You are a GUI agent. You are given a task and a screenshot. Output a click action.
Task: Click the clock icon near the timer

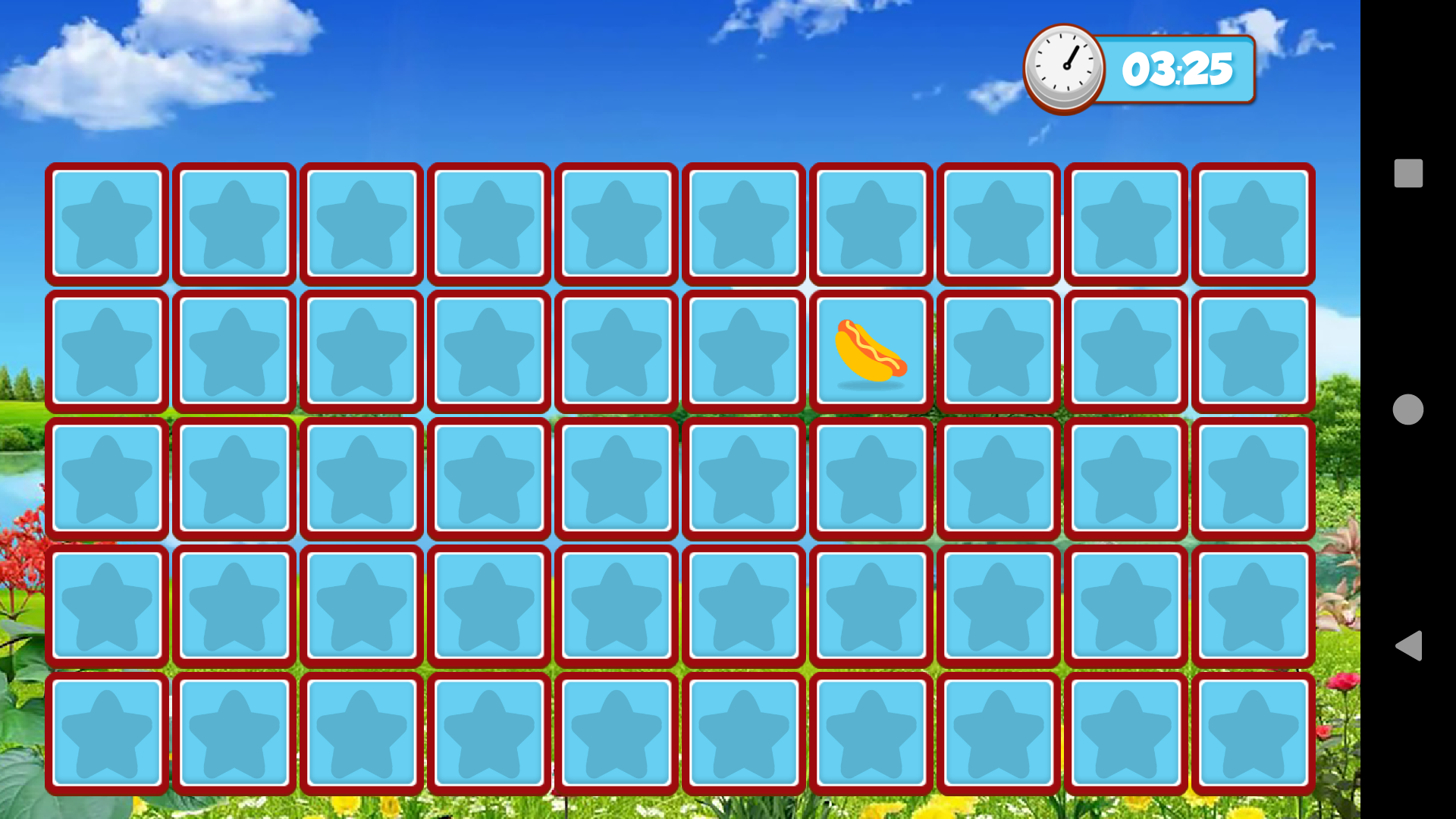1063,67
